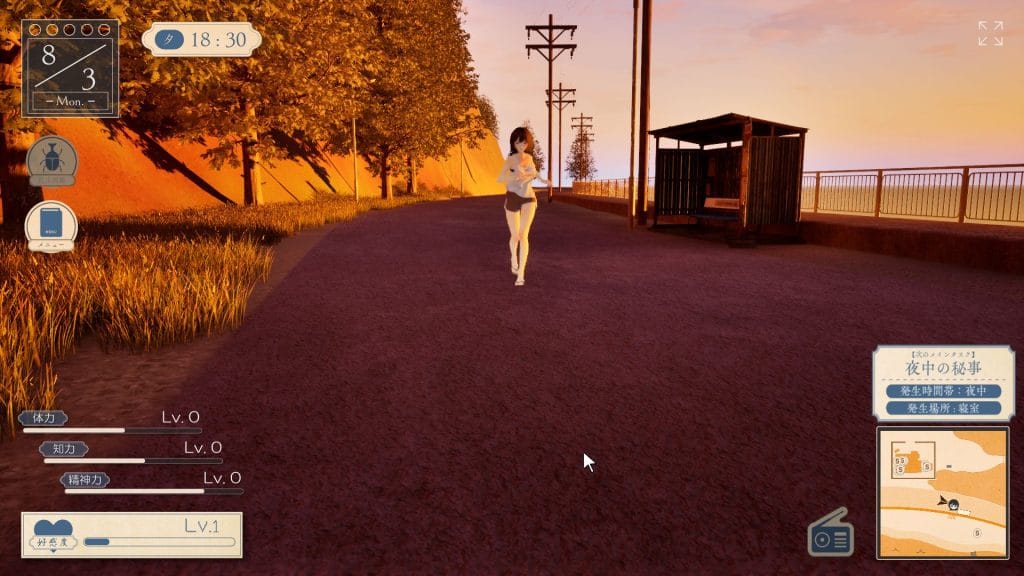Image resolution: width=1024 pixels, height=576 pixels.
Task: Open the notebook menu icon
Action: point(51,224)
